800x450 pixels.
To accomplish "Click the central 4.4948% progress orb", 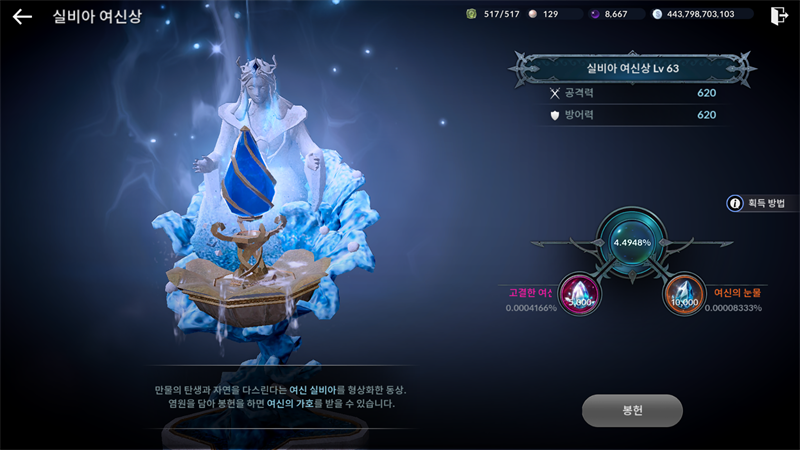I will point(631,242).
